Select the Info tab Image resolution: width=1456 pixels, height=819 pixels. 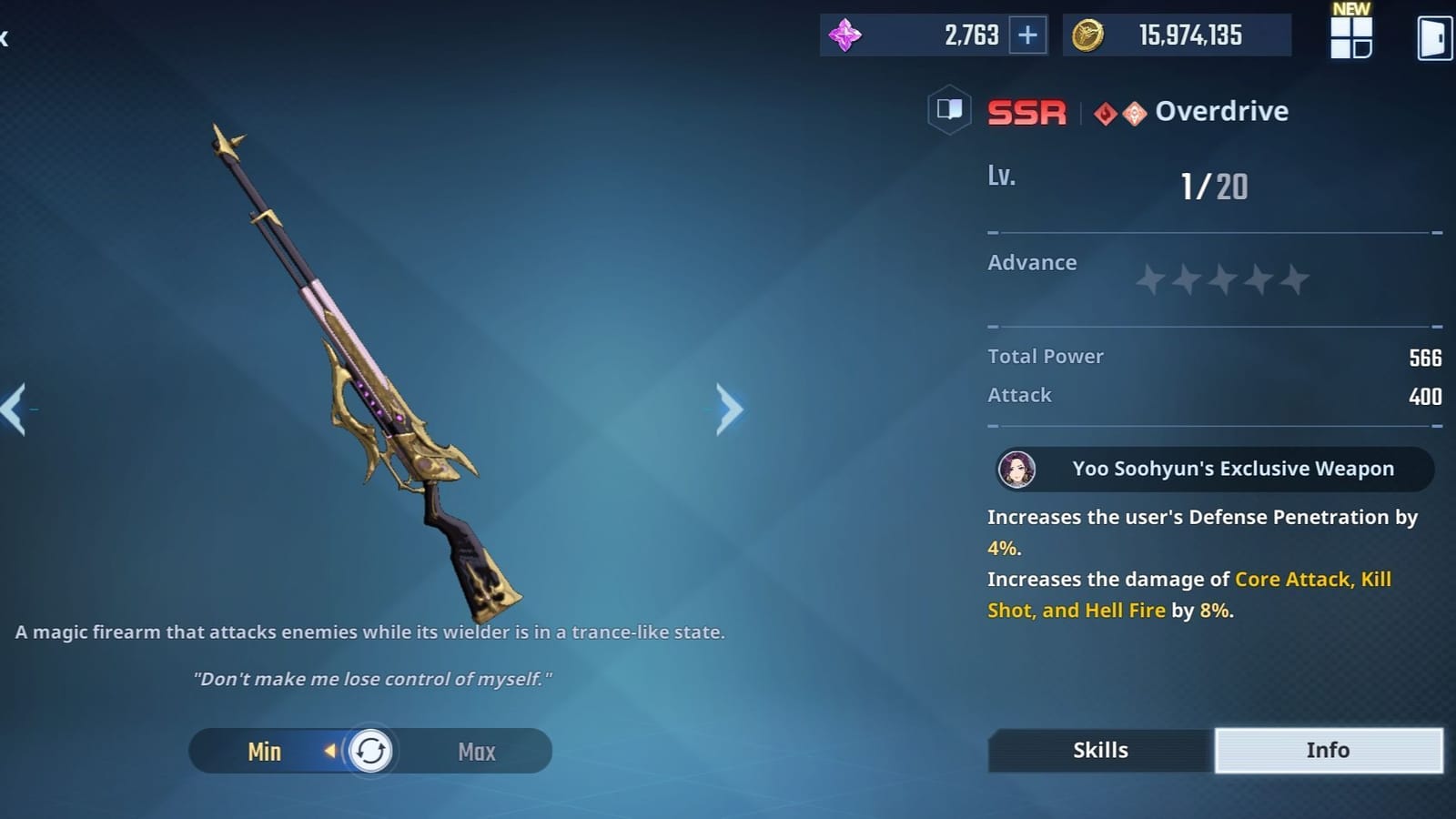tap(1328, 750)
